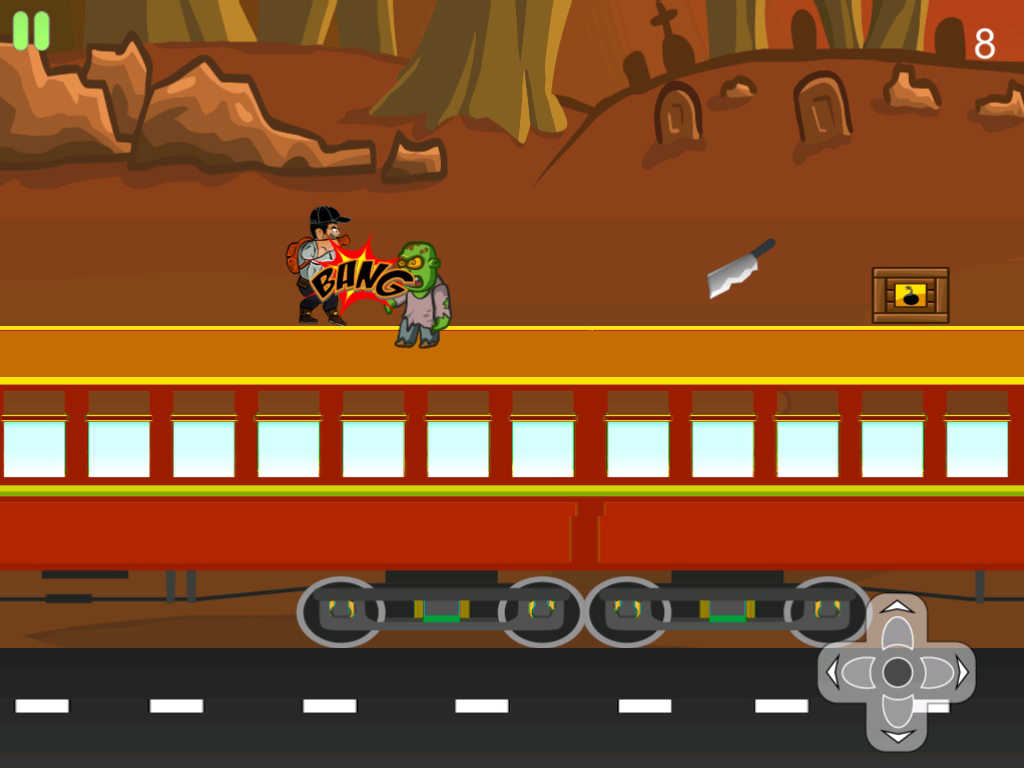The image size is (1024, 768).
Task: Tap the up arrow on the D-pad
Action: pos(897,620)
